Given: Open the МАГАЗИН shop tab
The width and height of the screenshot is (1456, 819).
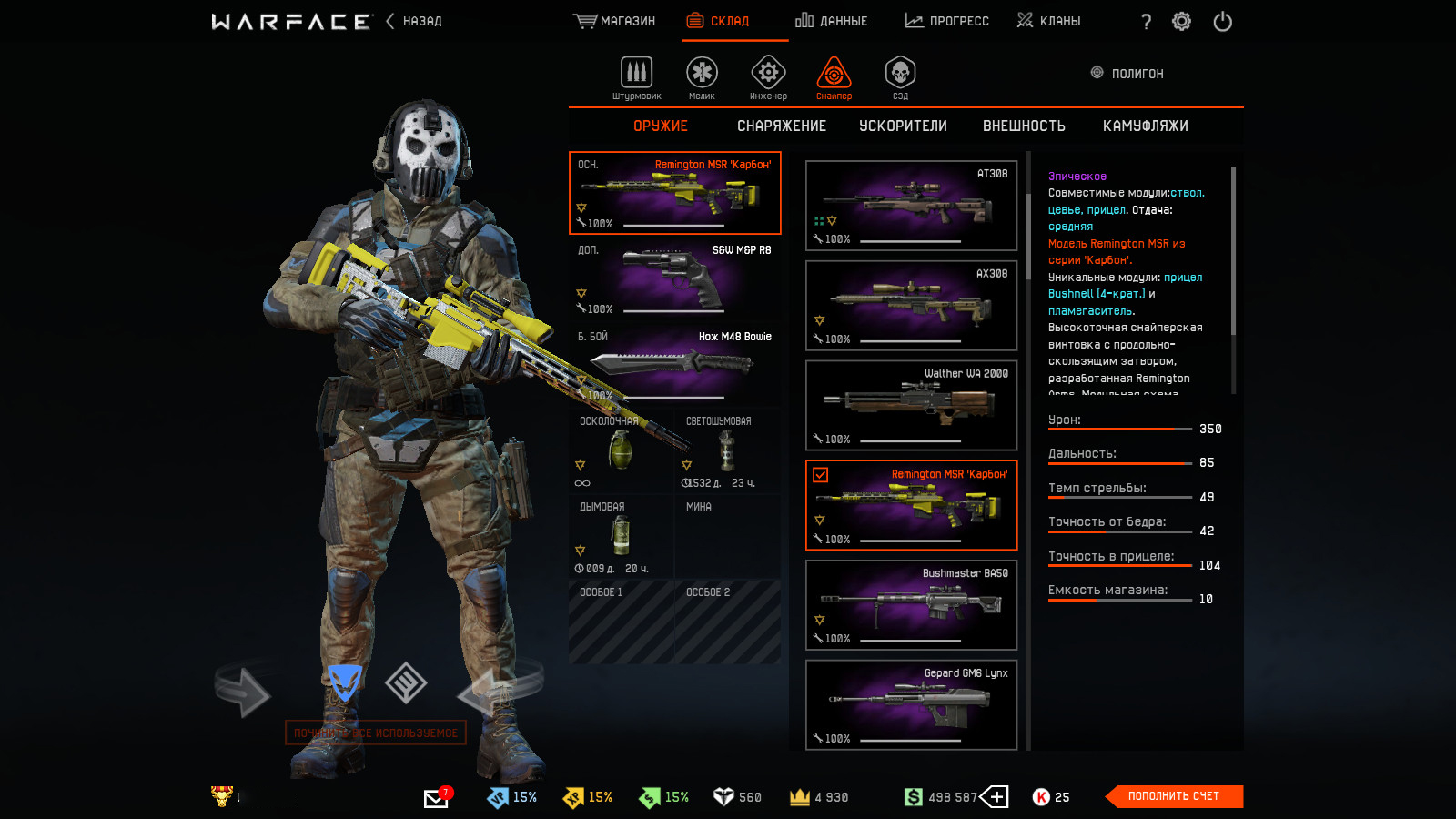Looking at the screenshot, I should [x=615, y=21].
